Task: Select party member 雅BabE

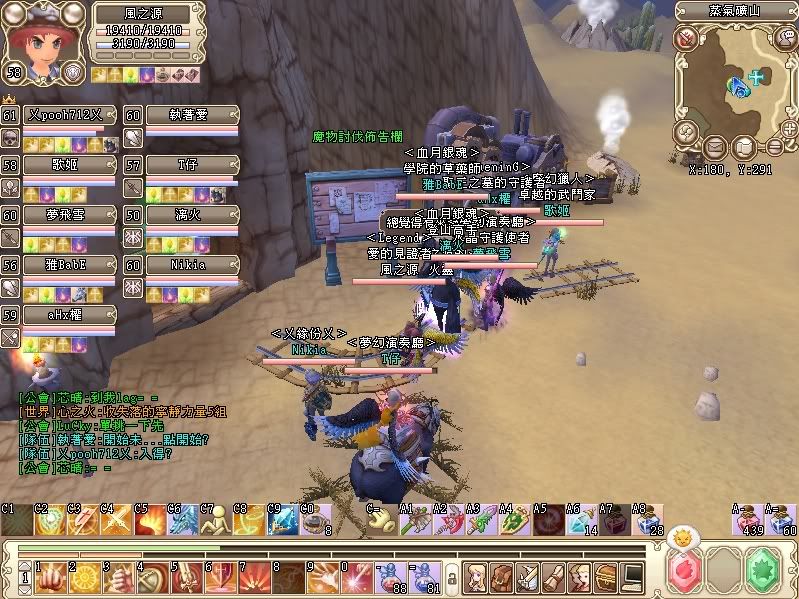Action: [x=64, y=265]
